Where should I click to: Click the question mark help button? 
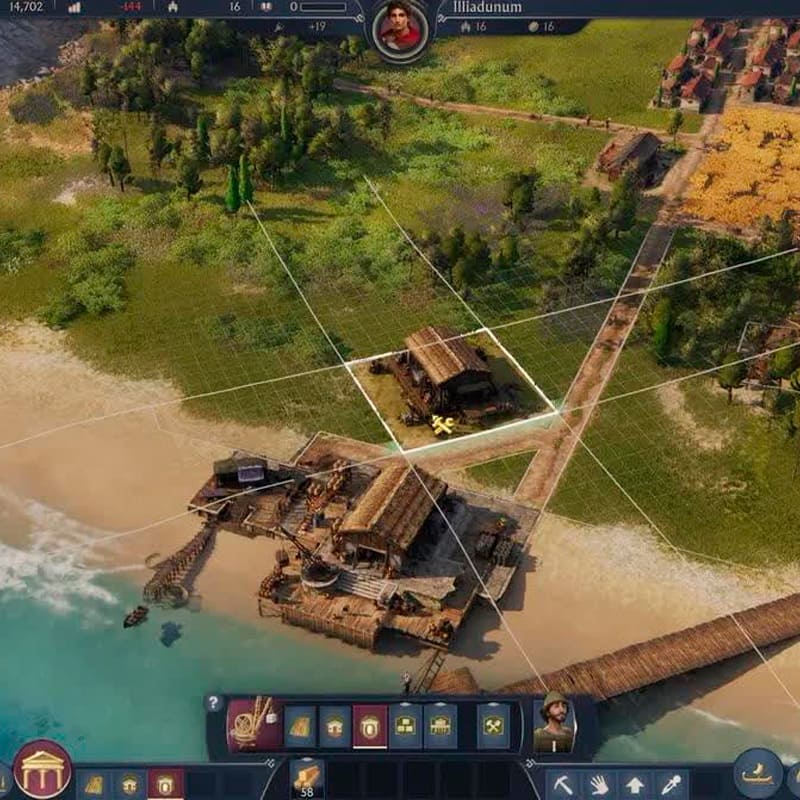tap(213, 703)
